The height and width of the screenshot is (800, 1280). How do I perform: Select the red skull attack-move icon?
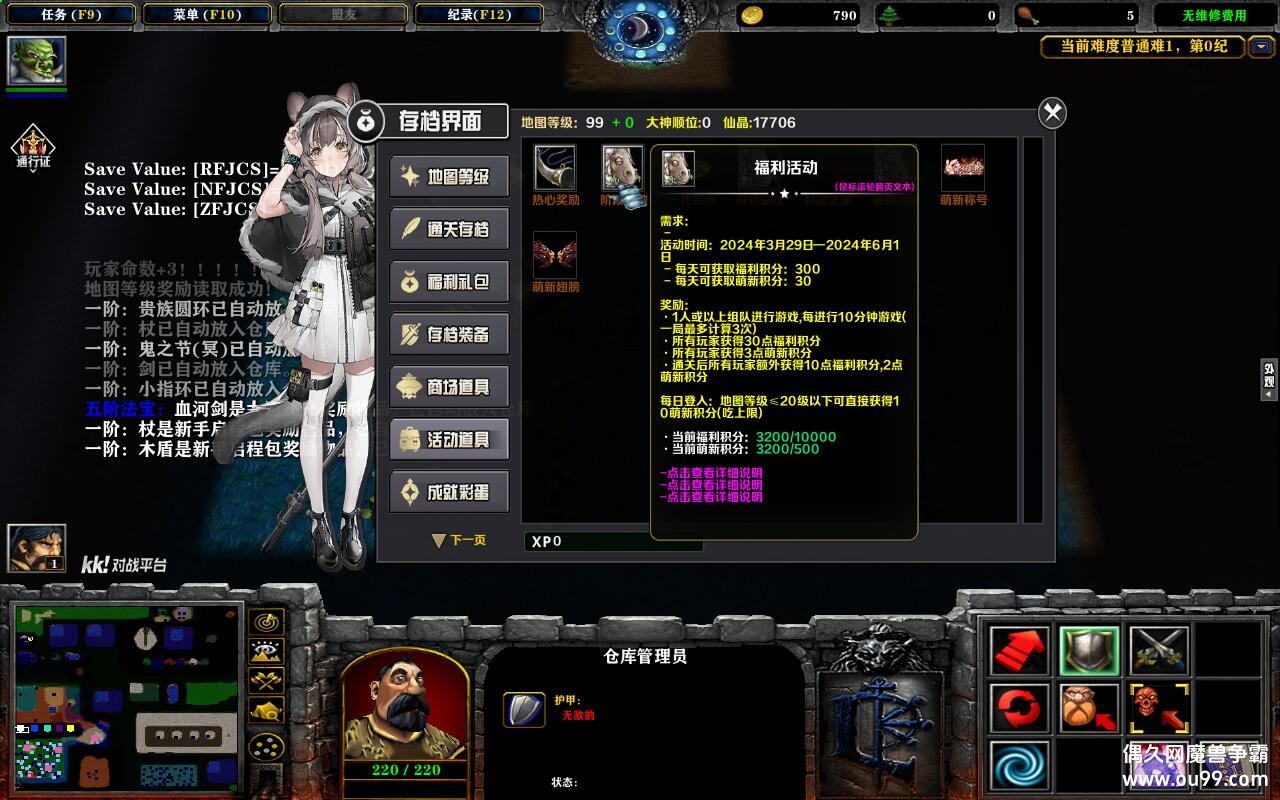click(1160, 708)
